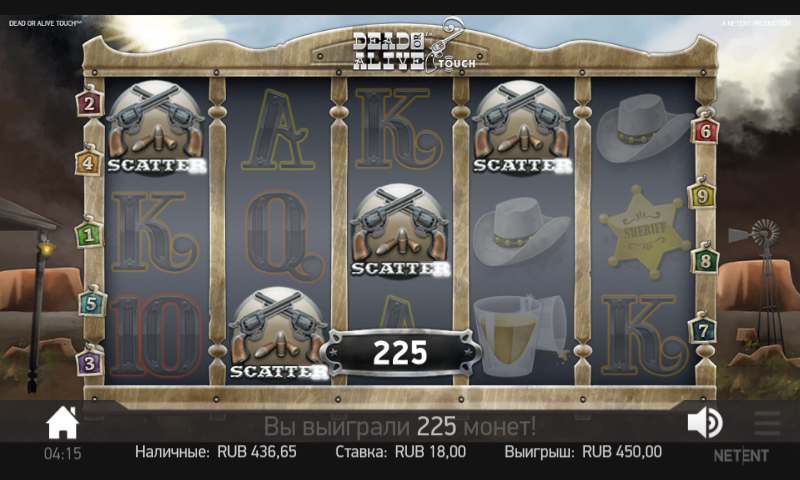800x480 pixels.
Task: Open the hamburger menu
Action: [767, 423]
